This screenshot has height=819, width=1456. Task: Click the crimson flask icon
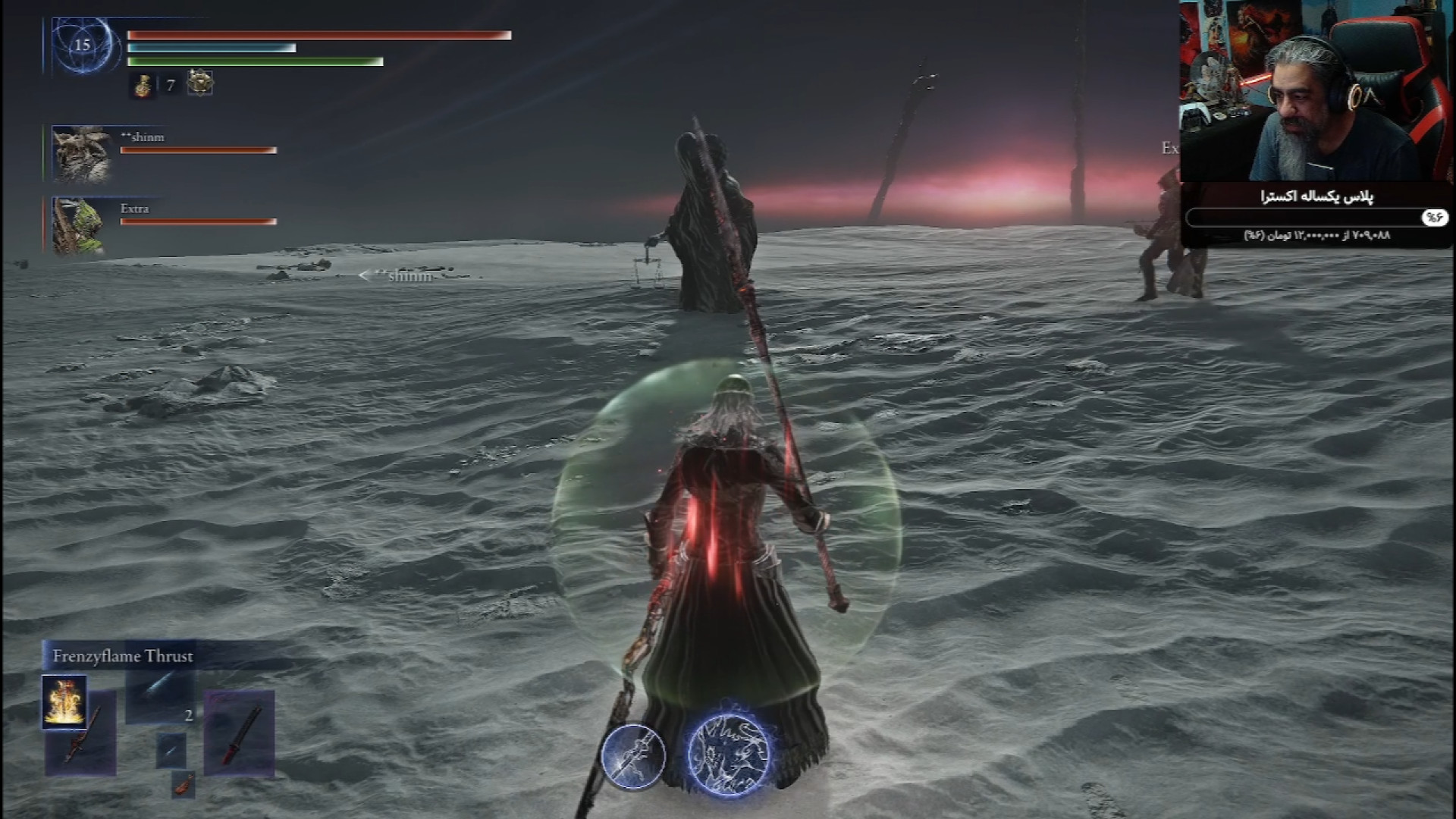143,85
